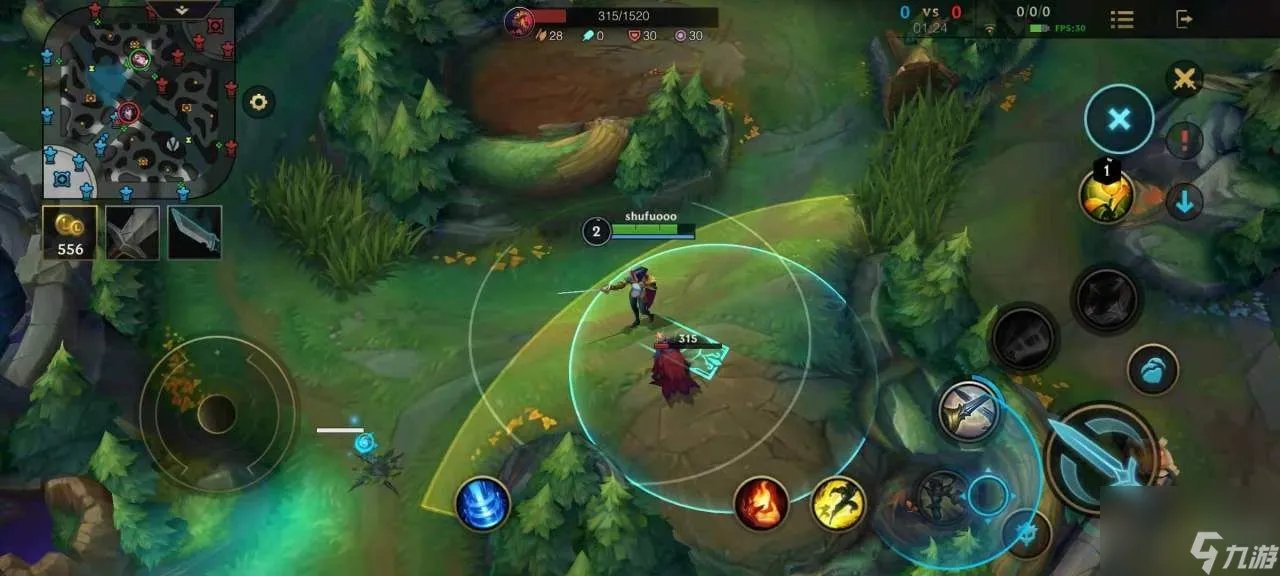This screenshot has width=1280, height=576.
Task: Open the shop via the 556 gold button
Action: 70,232
